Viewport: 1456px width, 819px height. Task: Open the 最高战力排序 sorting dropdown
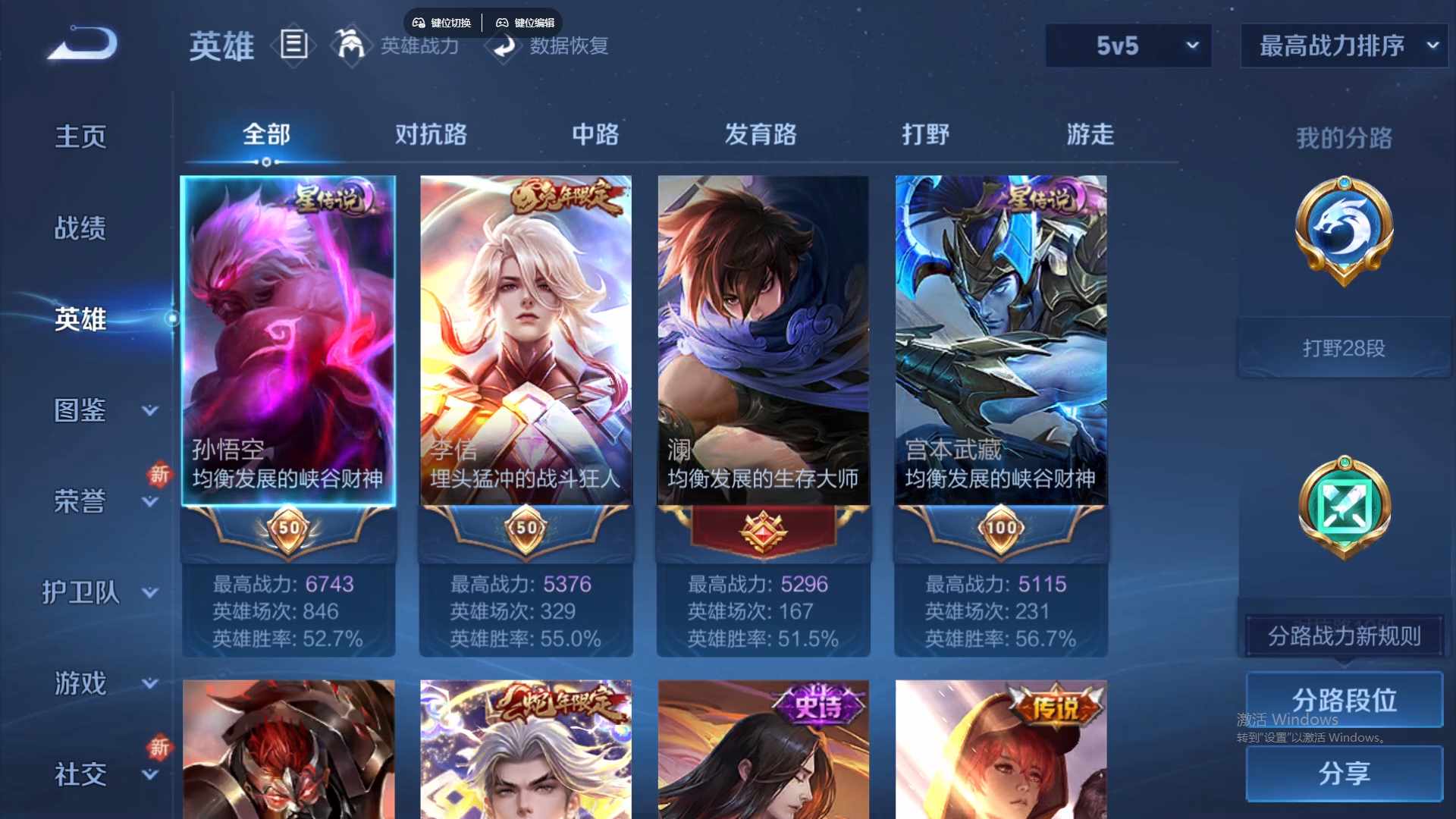(1342, 45)
